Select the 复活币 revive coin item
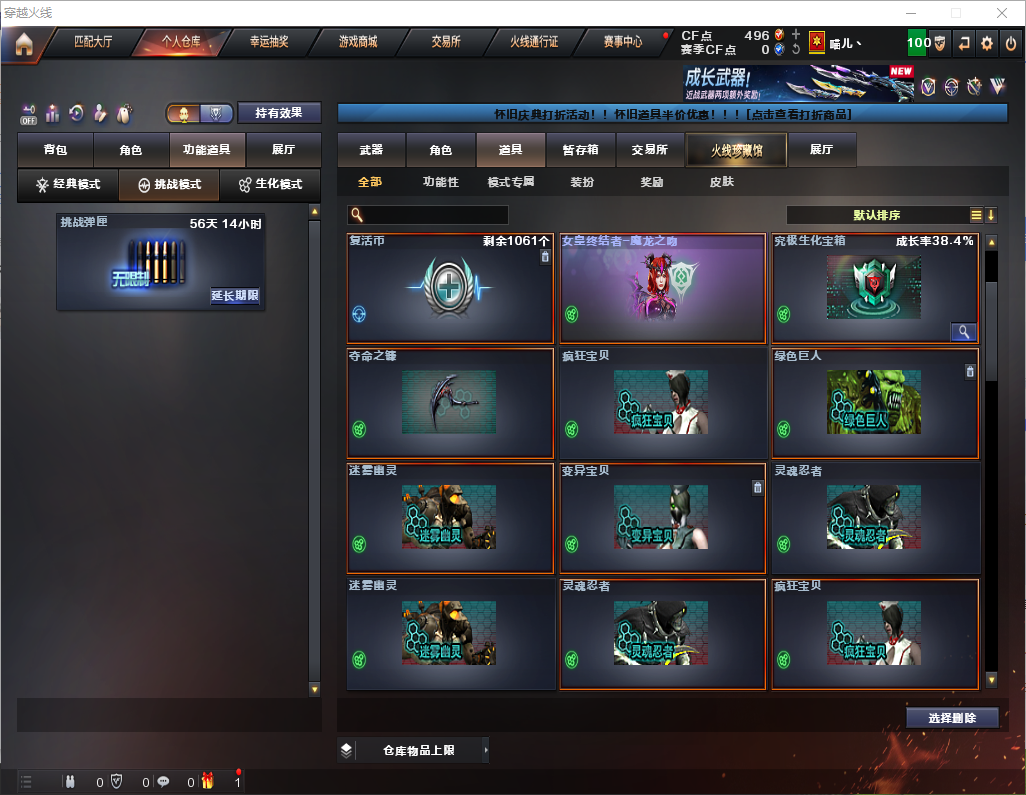The image size is (1026, 795). (450, 288)
